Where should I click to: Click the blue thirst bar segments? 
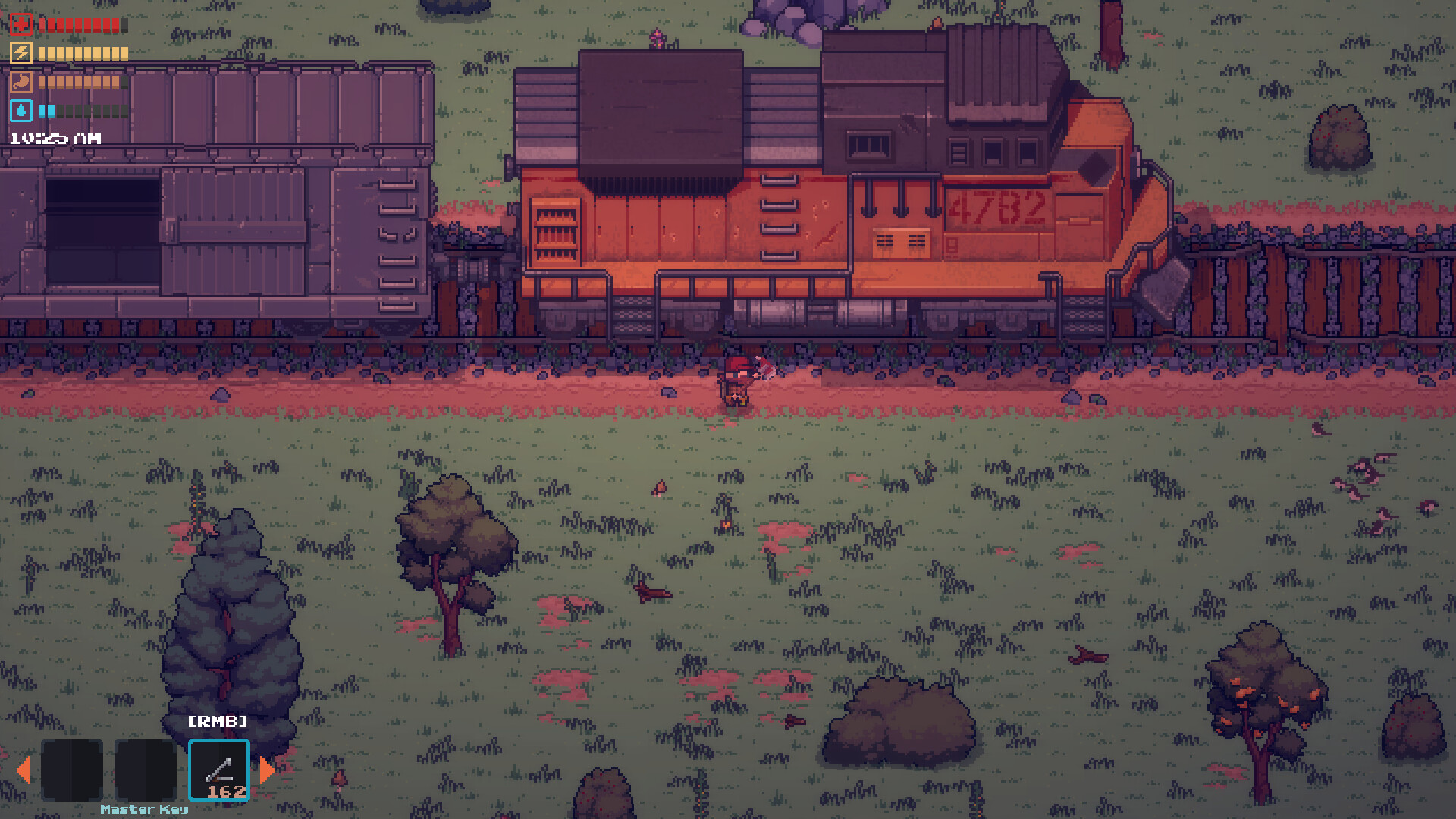click(x=47, y=110)
